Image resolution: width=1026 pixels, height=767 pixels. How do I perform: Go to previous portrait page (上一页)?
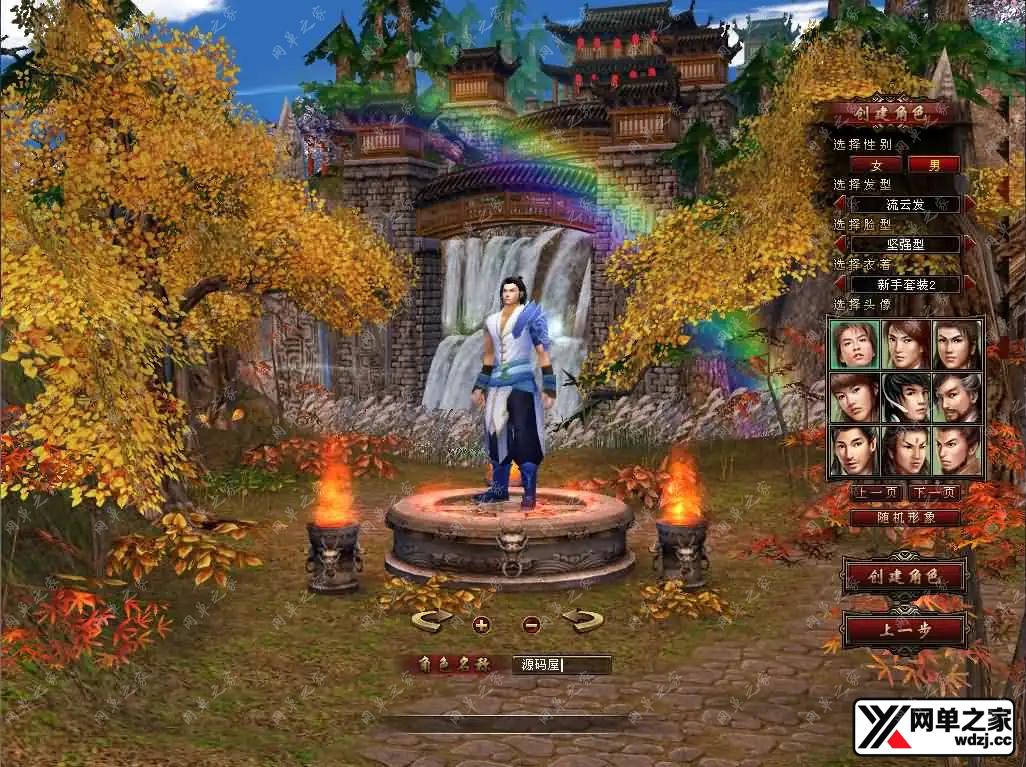point(877,492)
